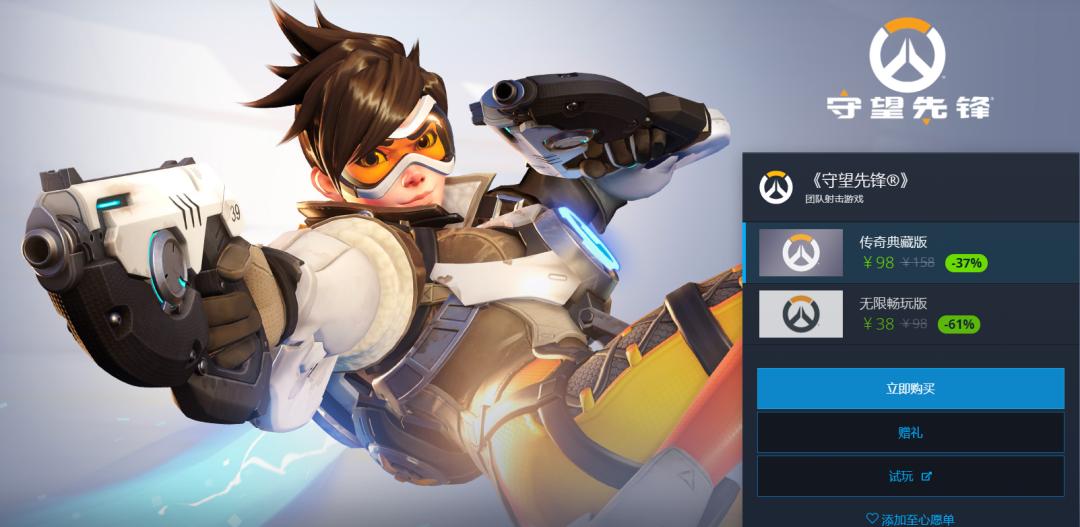
Task: Choose the 无限畅玩版 edition
Action: click(x=910, y=314)
